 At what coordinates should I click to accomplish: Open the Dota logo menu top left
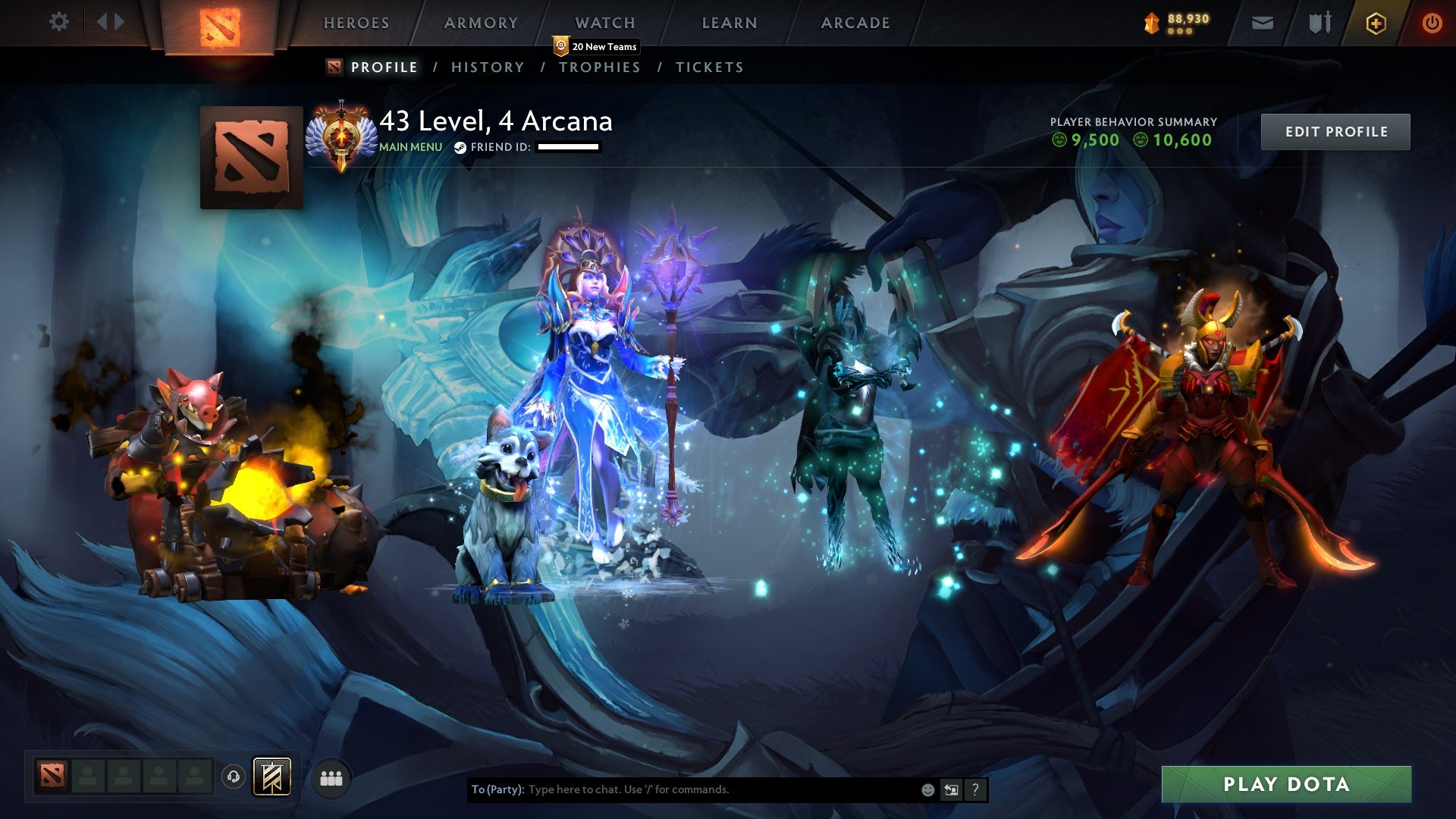point(218,23)
